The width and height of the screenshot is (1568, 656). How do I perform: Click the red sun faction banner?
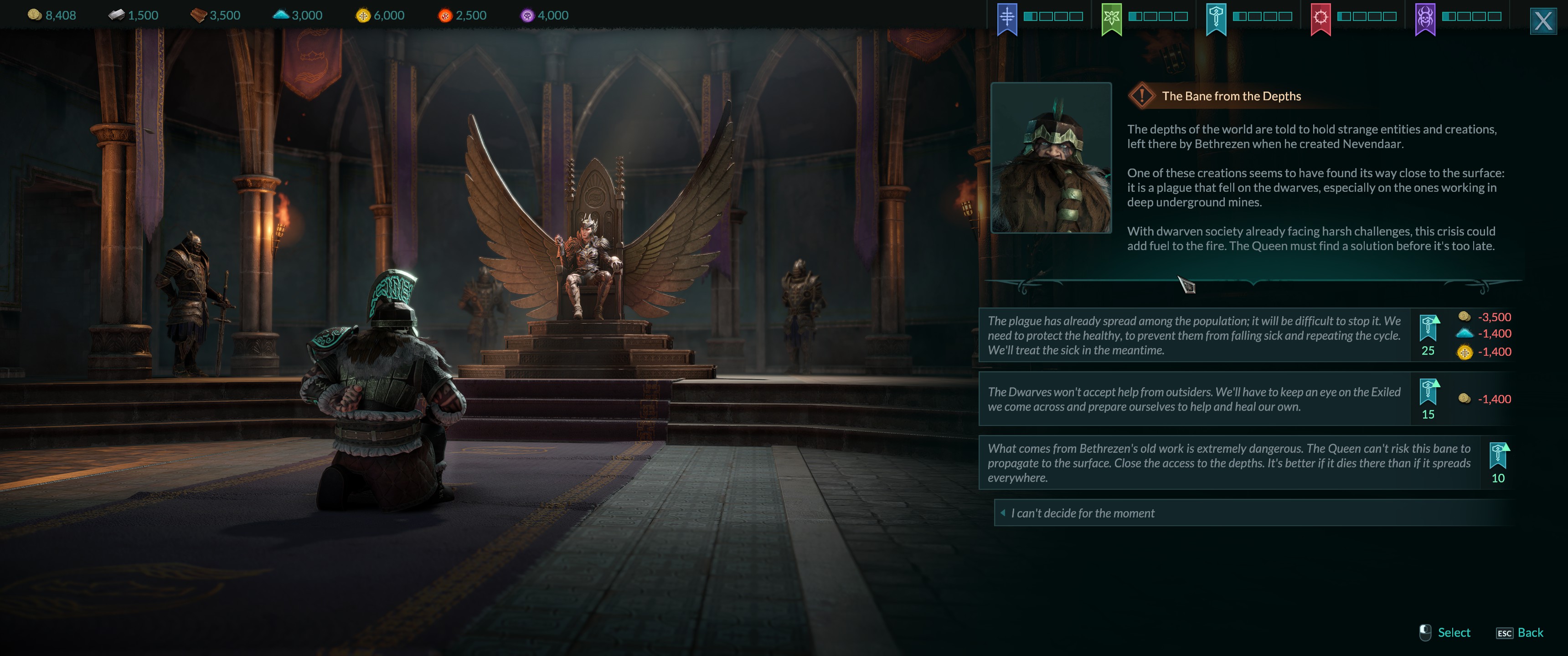[x=1320, y=18]
